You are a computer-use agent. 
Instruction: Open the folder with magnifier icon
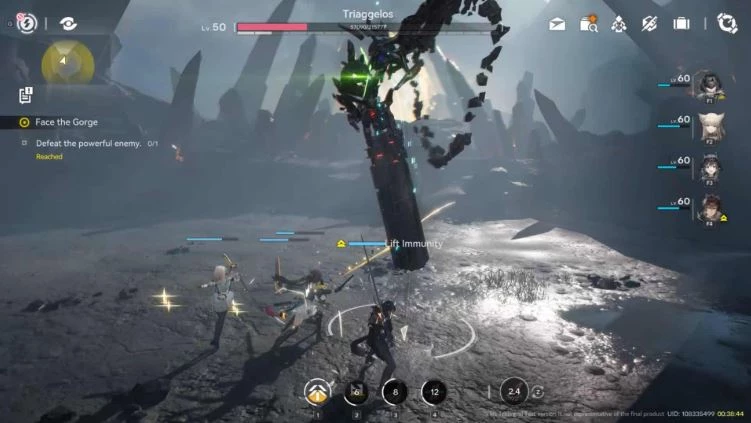pyautogui.click(x=588, y=23)
